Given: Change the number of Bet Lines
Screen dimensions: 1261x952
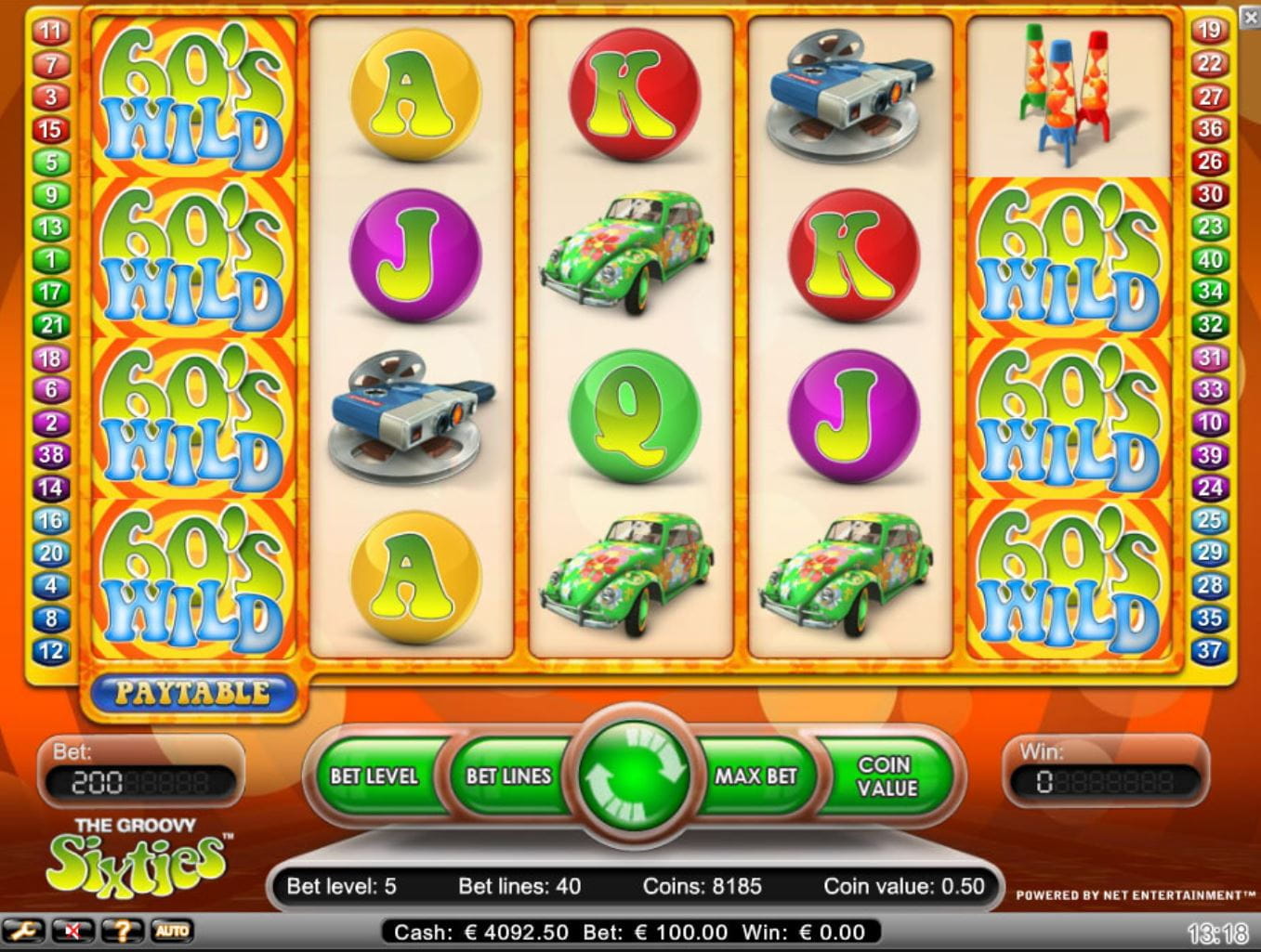Looking at the screenshot, I should tap(508, 776).
